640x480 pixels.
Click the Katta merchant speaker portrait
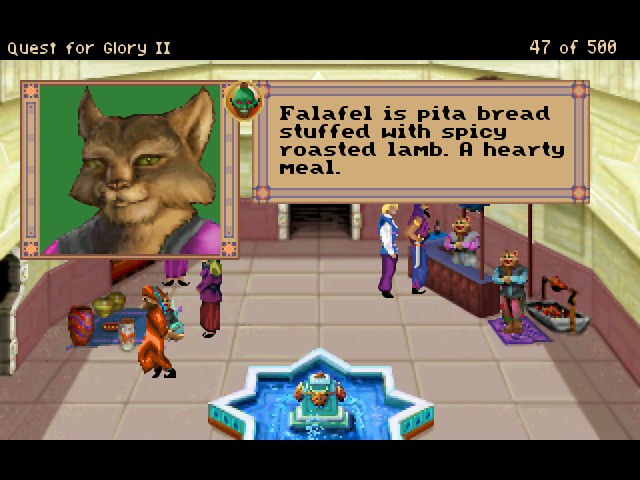[x=130, y=168]
